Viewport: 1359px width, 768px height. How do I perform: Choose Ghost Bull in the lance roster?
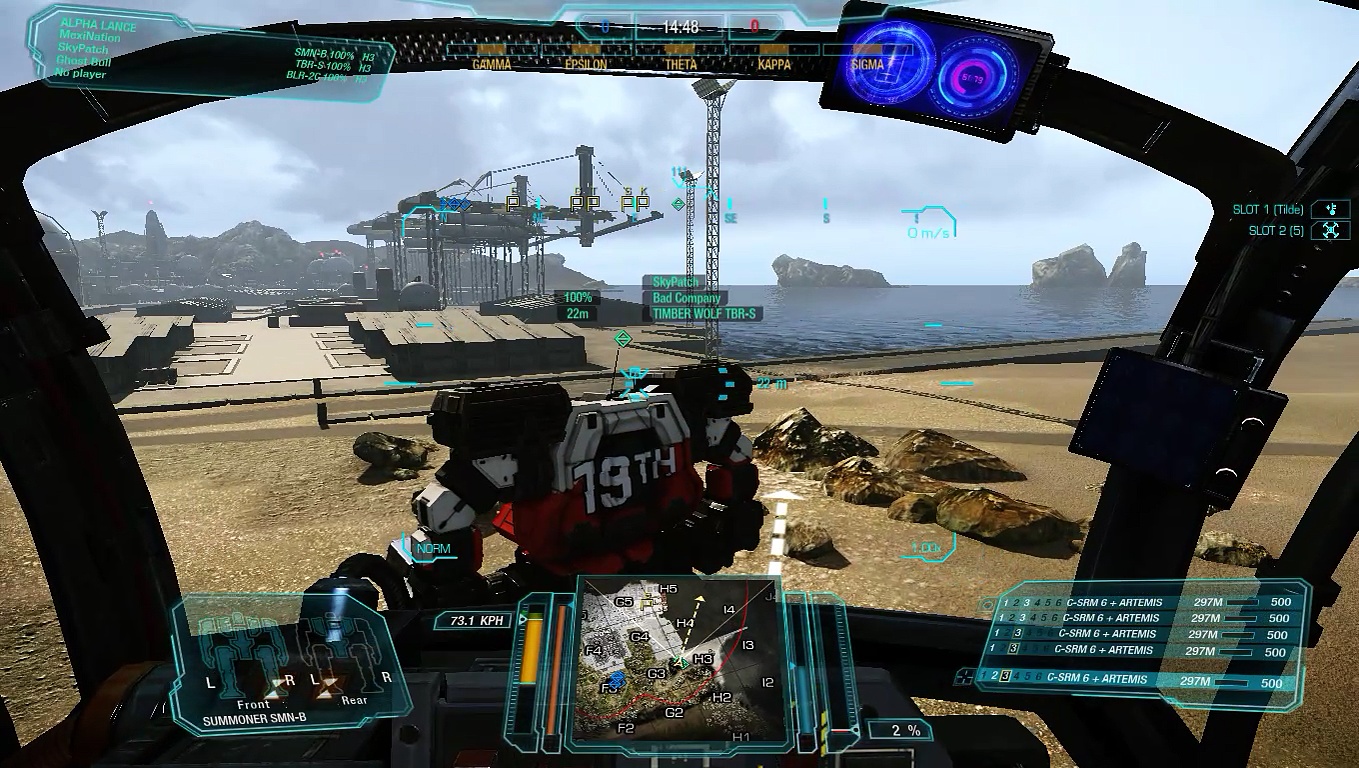click(x=82, y=62)
